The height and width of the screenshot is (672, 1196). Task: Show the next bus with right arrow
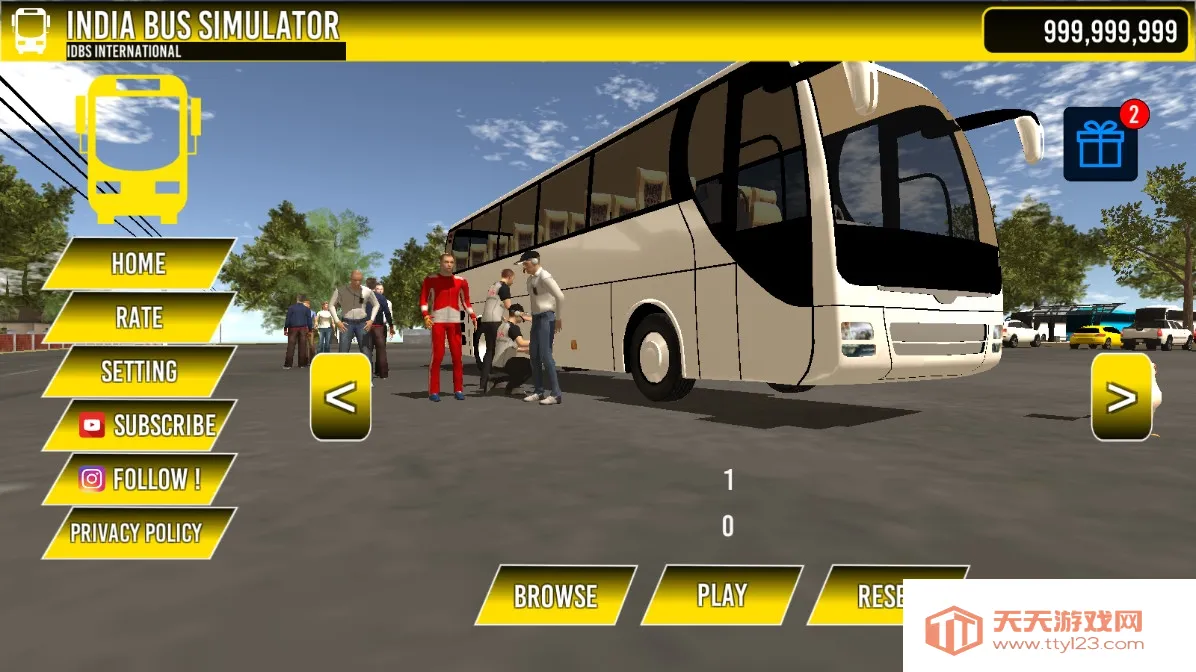(x=1121, y=397)
